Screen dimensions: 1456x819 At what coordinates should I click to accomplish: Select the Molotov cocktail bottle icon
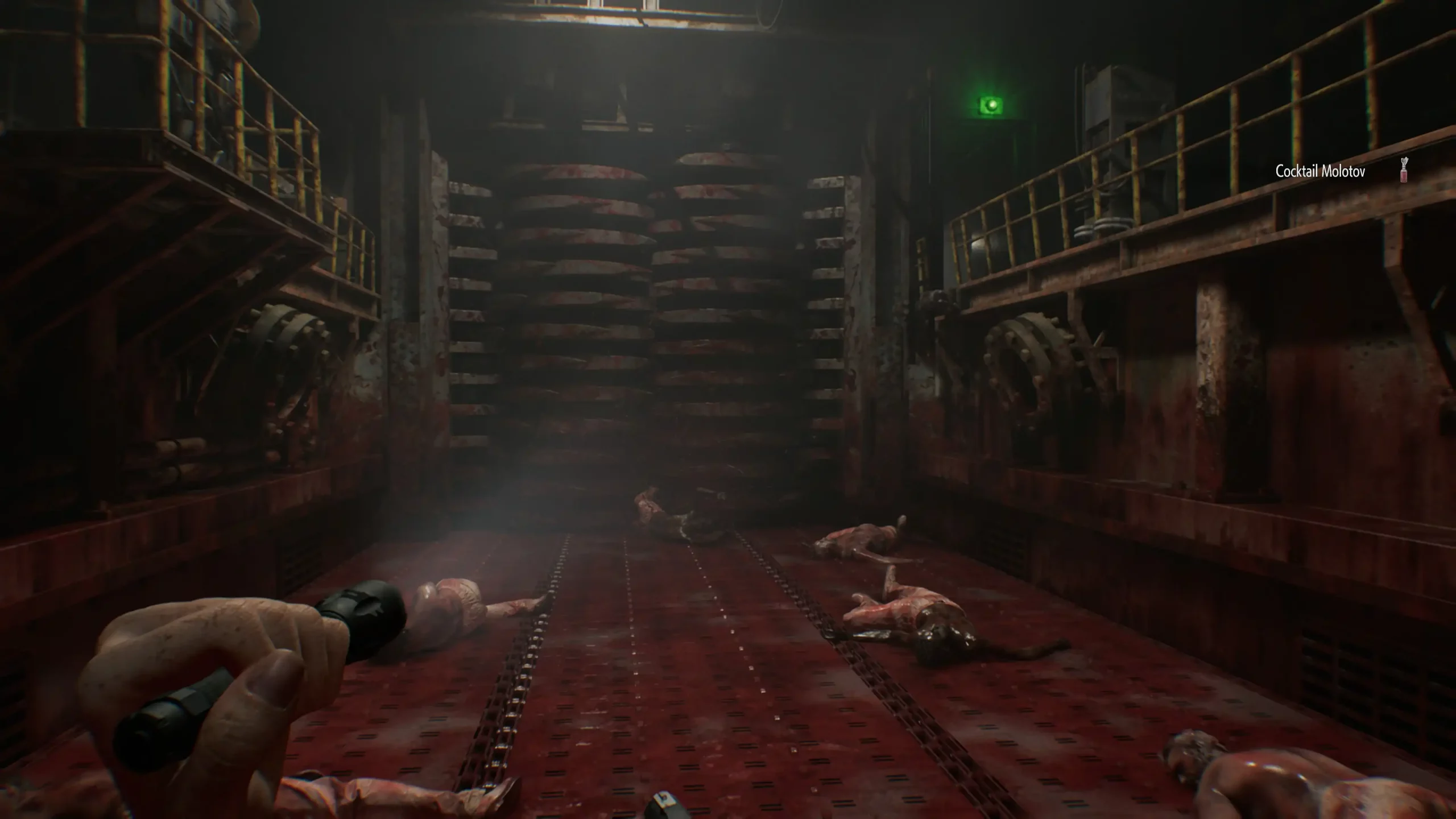pyautogui.click(x=1404, y=169)
